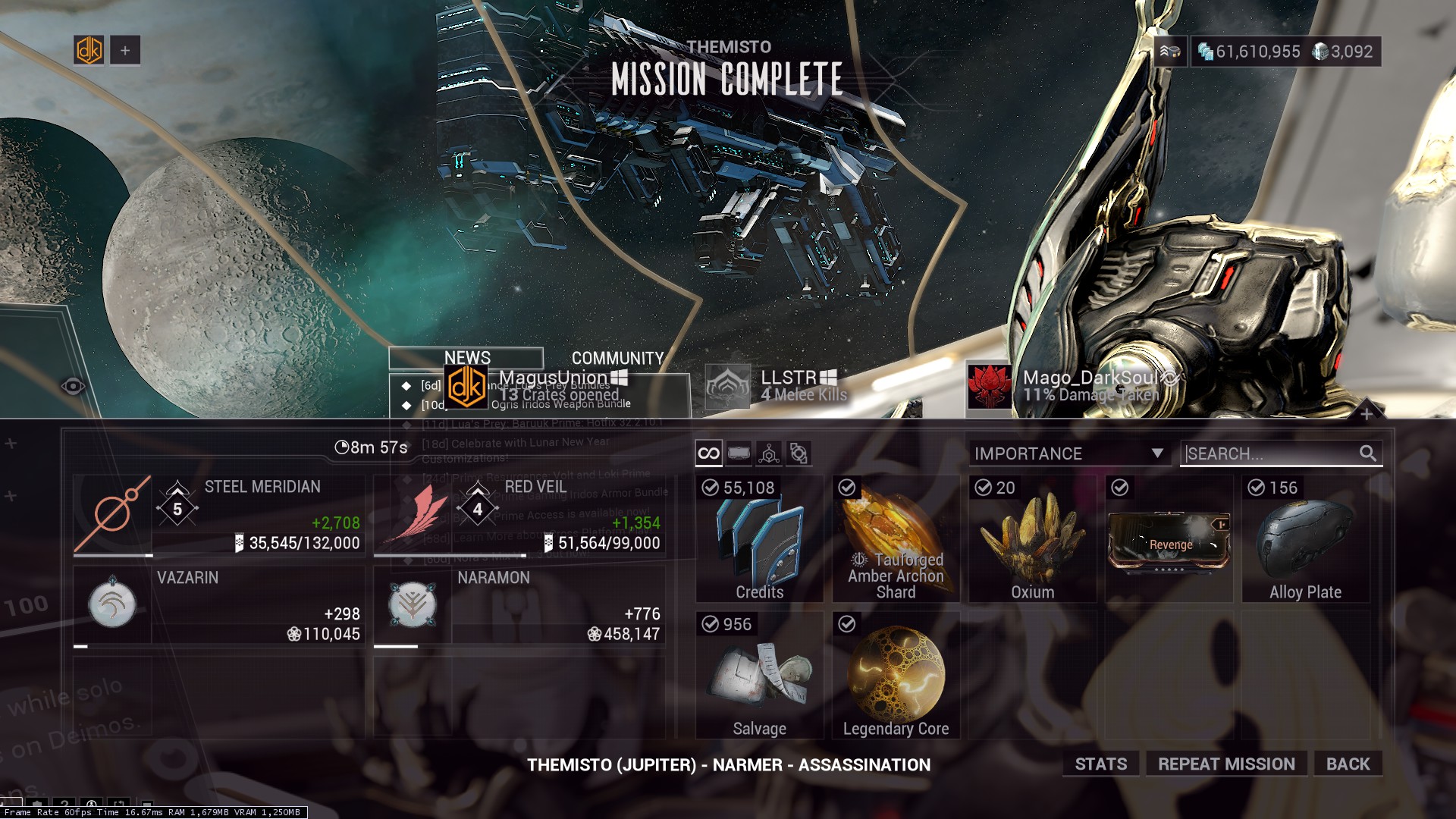Viewport: 1456px width, 819px height.
Task: Show all rewards with infinity filter
Action: point(708,453)
